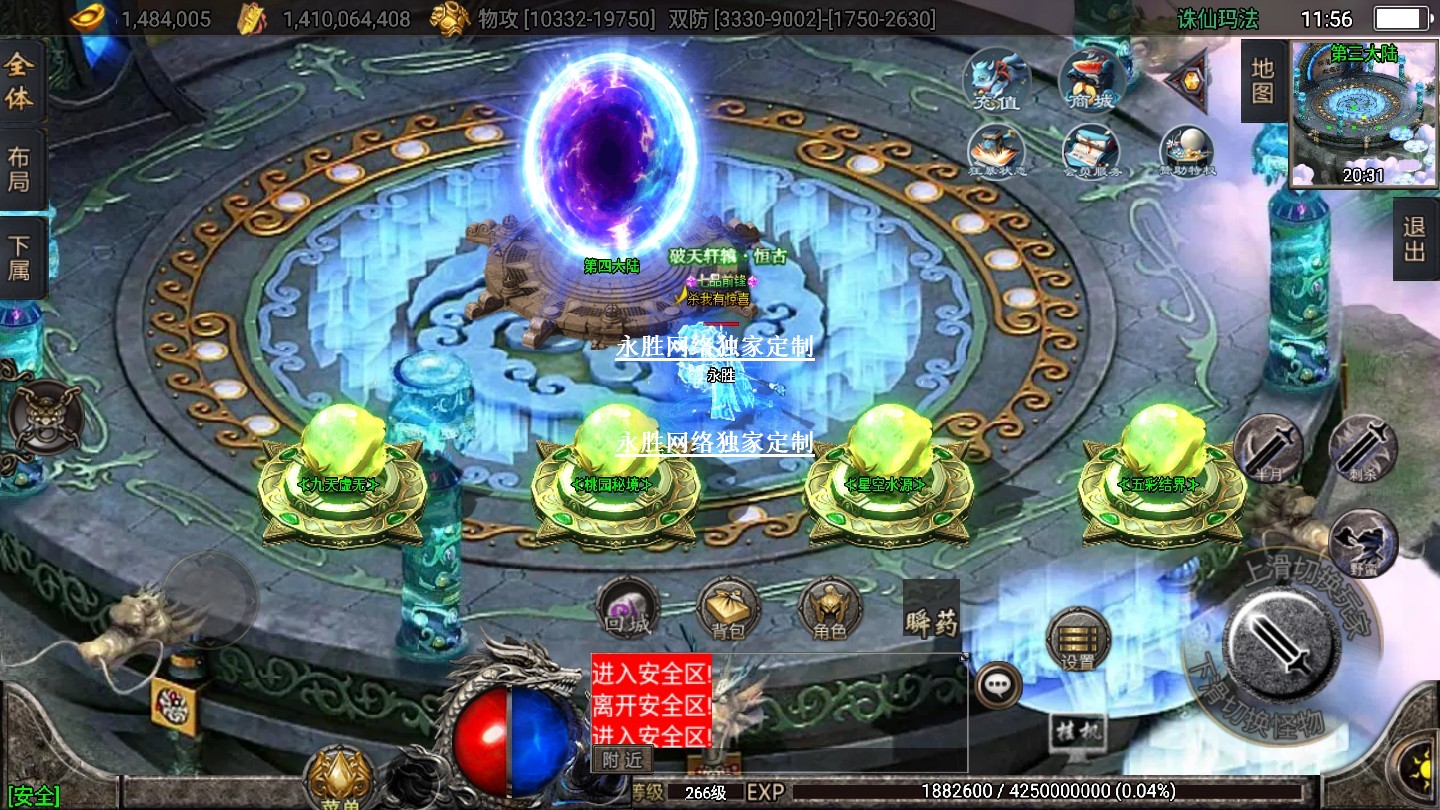Use the 回城 return-to-town icon
1440x810 pixels.
coord(627,609)
